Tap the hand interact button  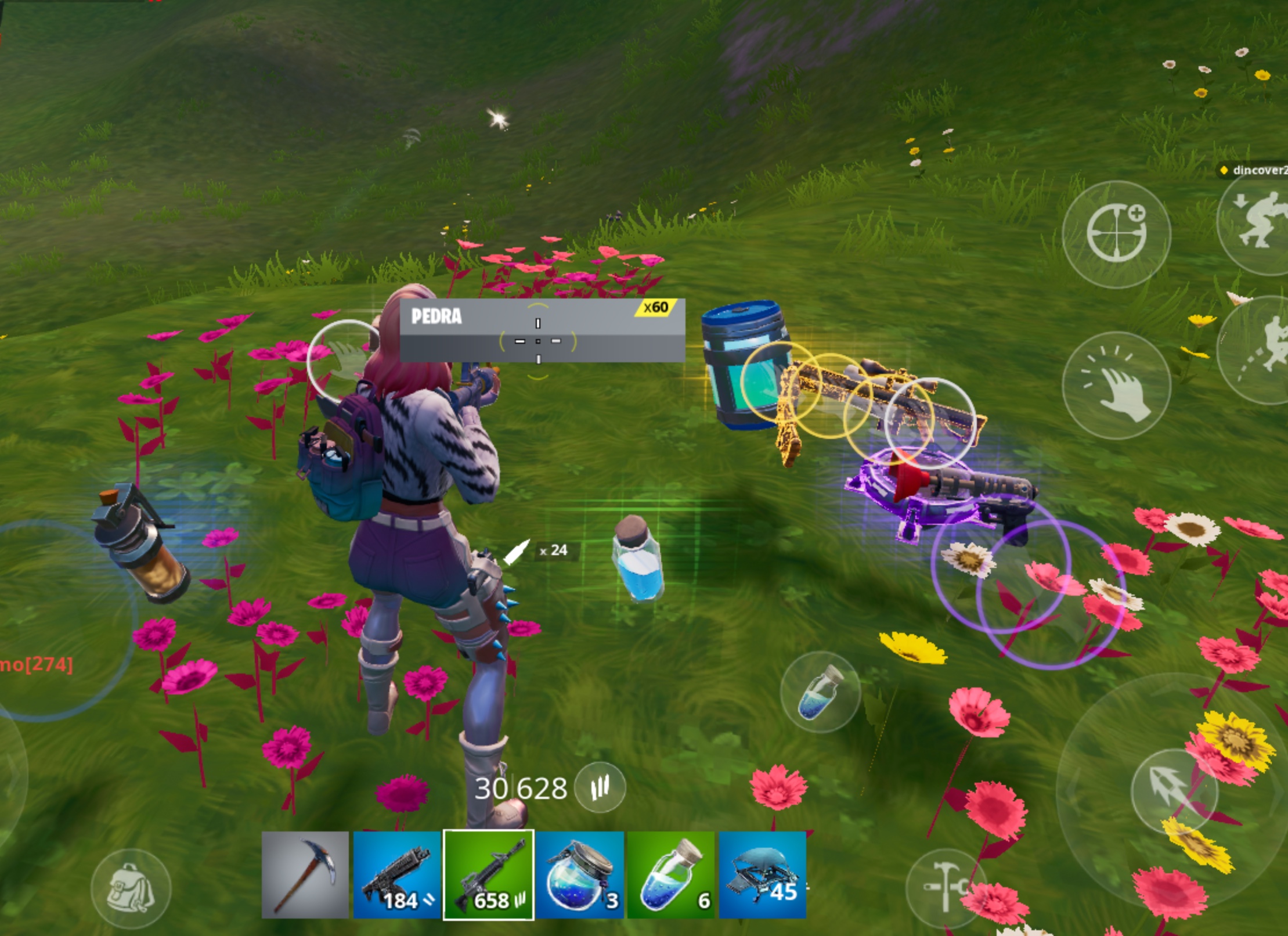click(x=1116, y=385)
